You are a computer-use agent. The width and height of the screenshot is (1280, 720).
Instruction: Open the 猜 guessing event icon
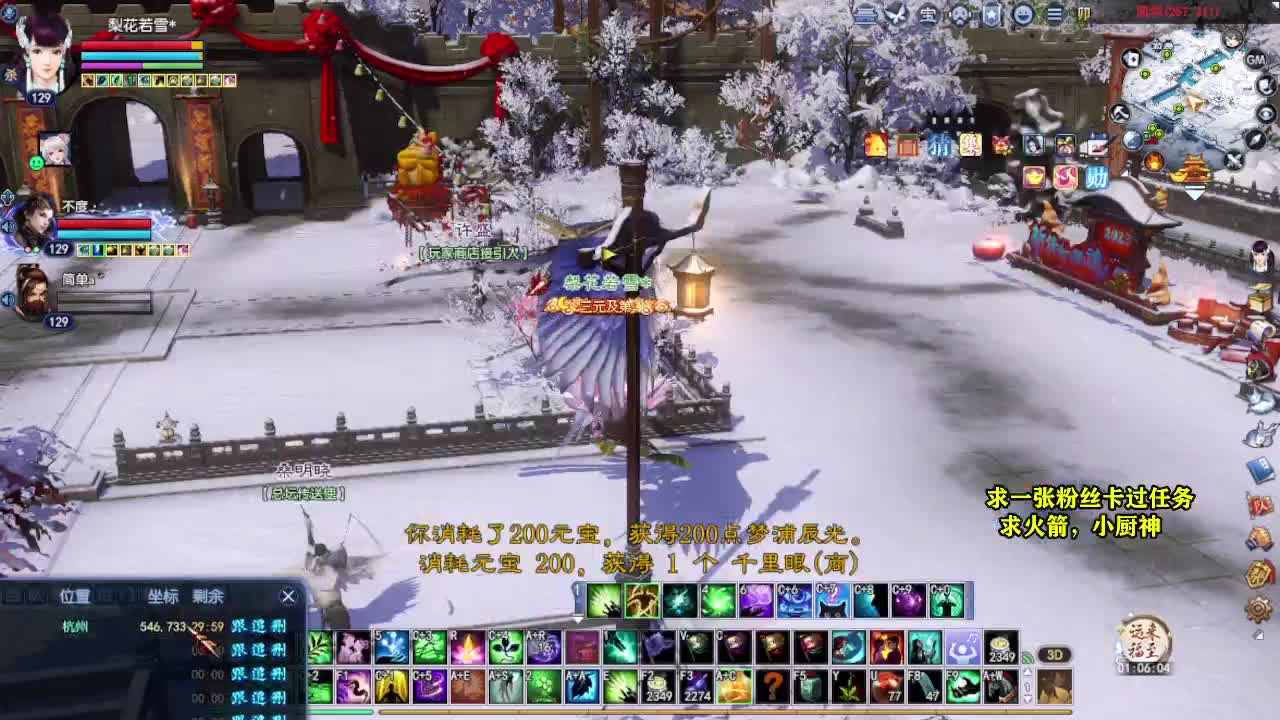coord(939,146)
